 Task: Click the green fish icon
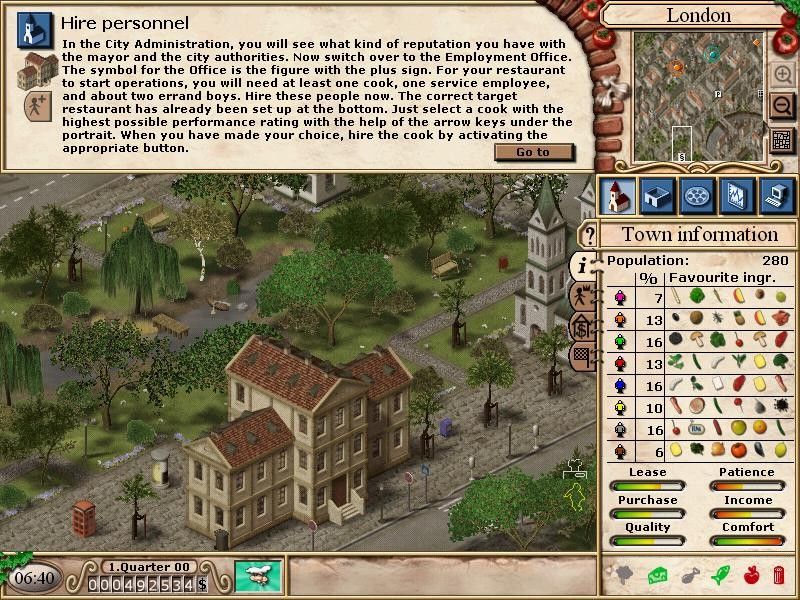click(719, 575)
